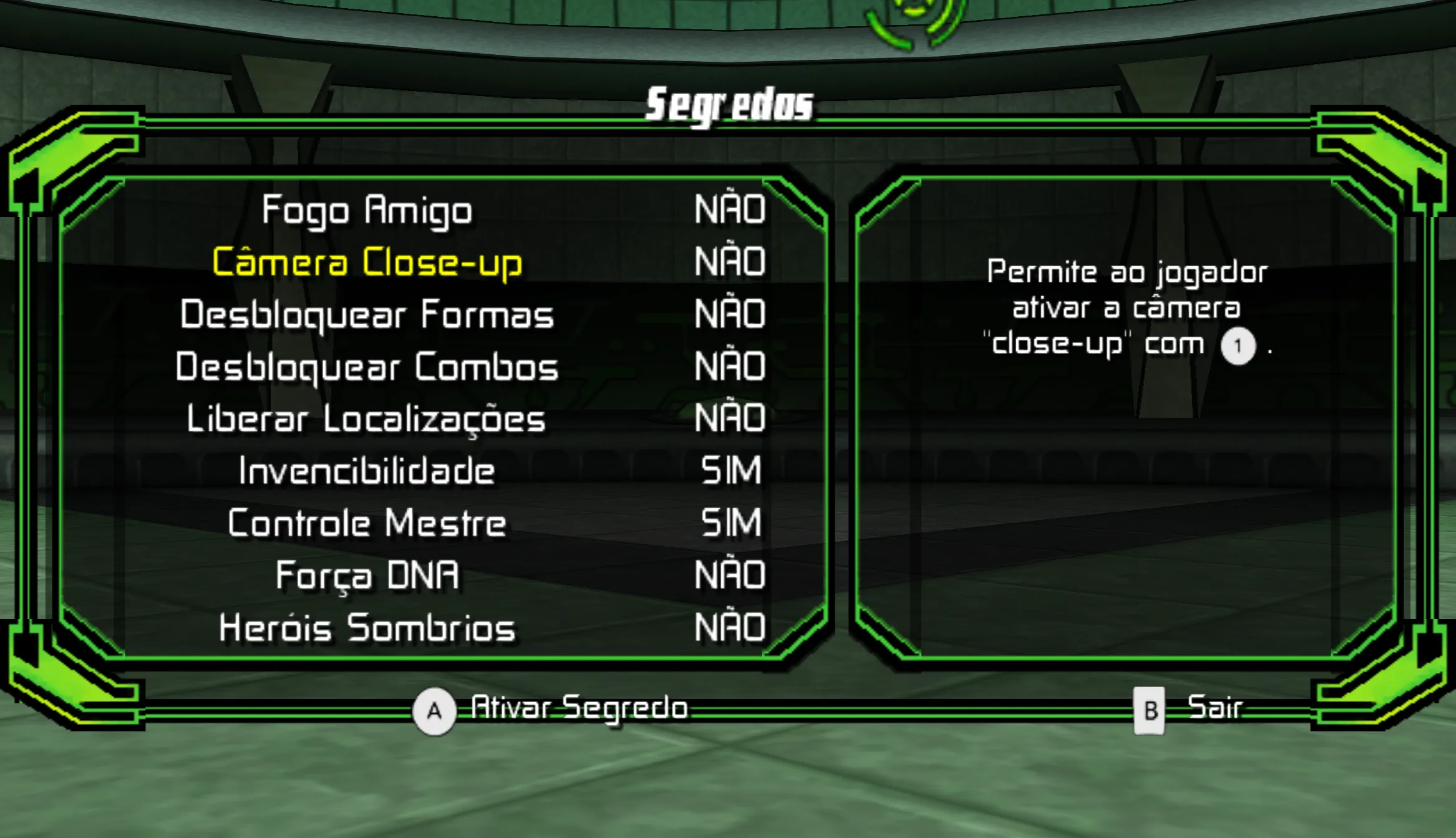Select Desbloquear Formas in the list
The image size is (1456, 838).
point(367,314)
